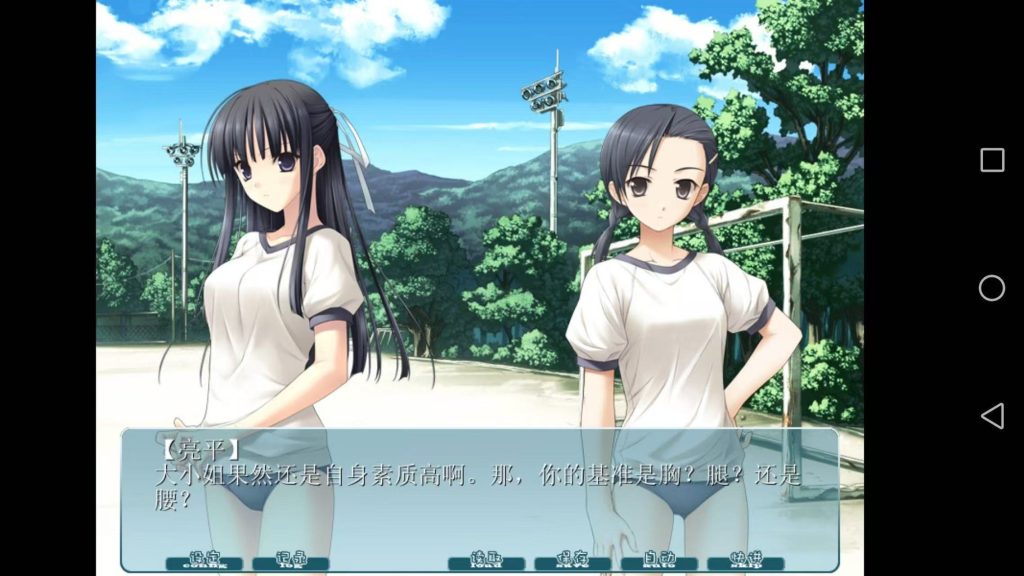Activate the skip (快进) button
1024x576 pixels.
(x=746, y=562)
